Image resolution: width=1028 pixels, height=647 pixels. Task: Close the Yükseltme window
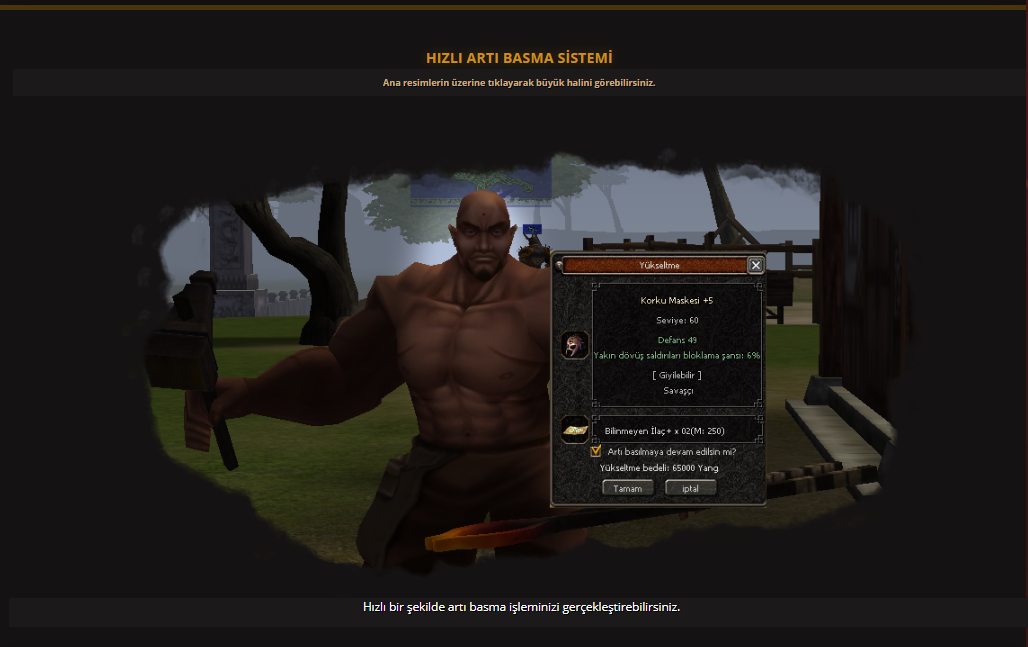point(756,265)
